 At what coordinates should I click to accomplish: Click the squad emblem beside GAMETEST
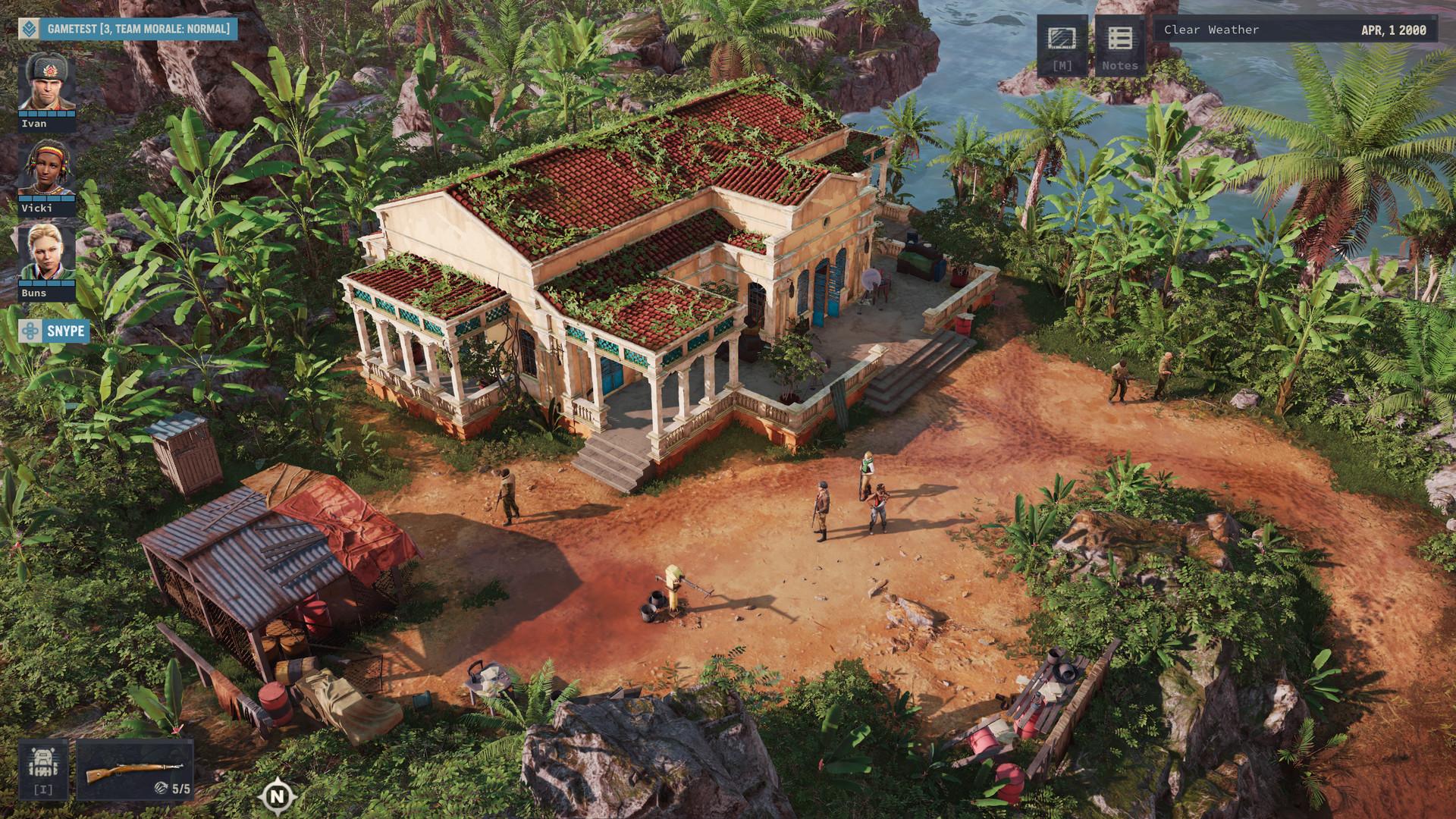[x=29, y=30]
